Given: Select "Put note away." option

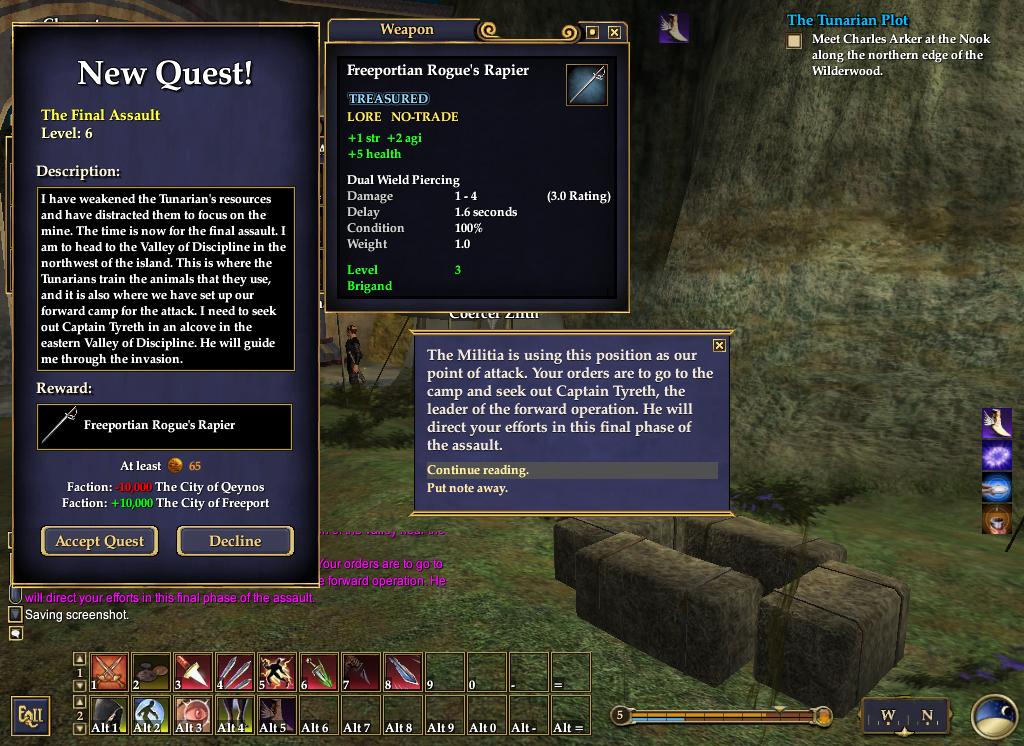Looking at the screenshot, I should coord(468,488).
